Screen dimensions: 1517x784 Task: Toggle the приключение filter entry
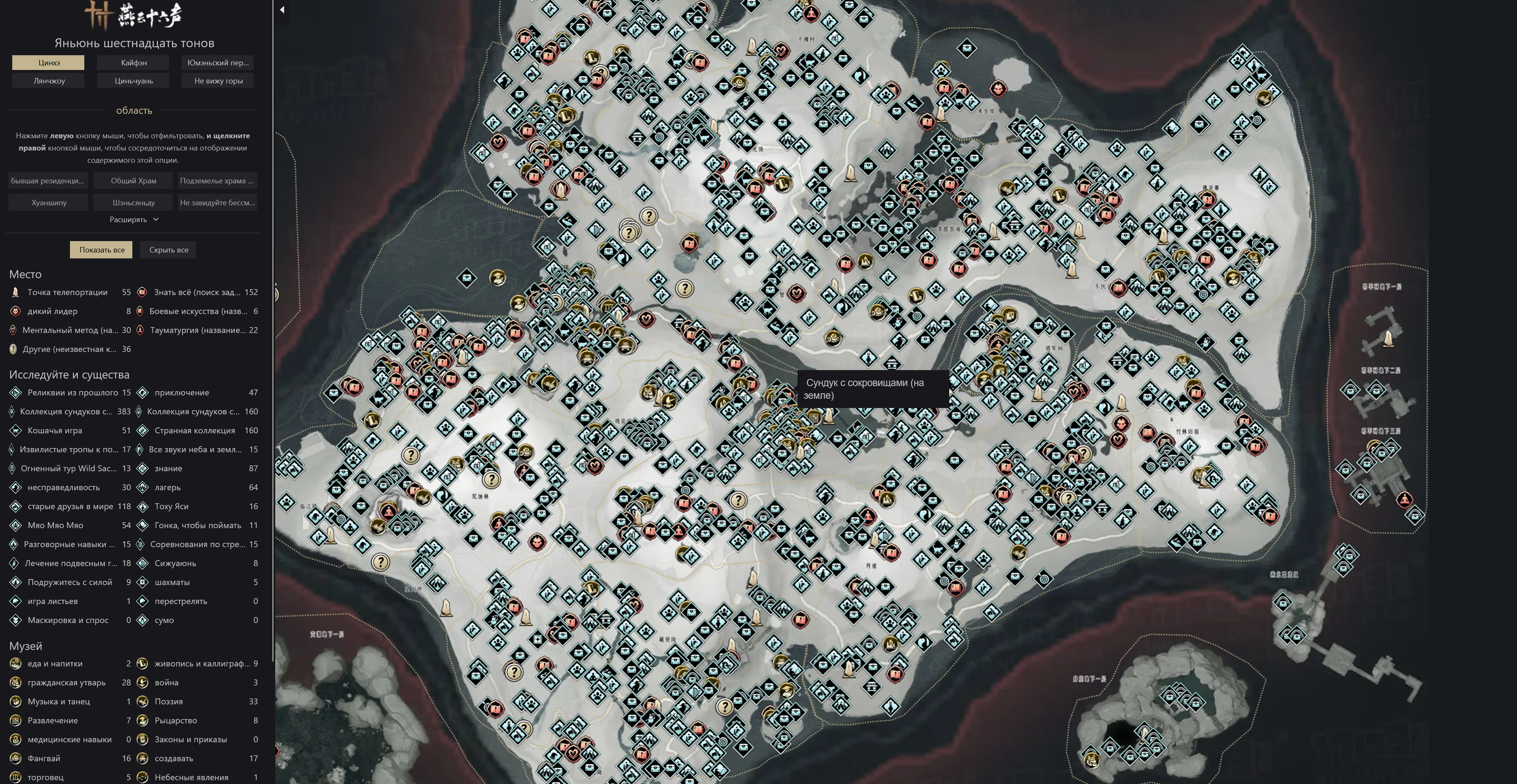pyautogui.click(x=181, y=393)
